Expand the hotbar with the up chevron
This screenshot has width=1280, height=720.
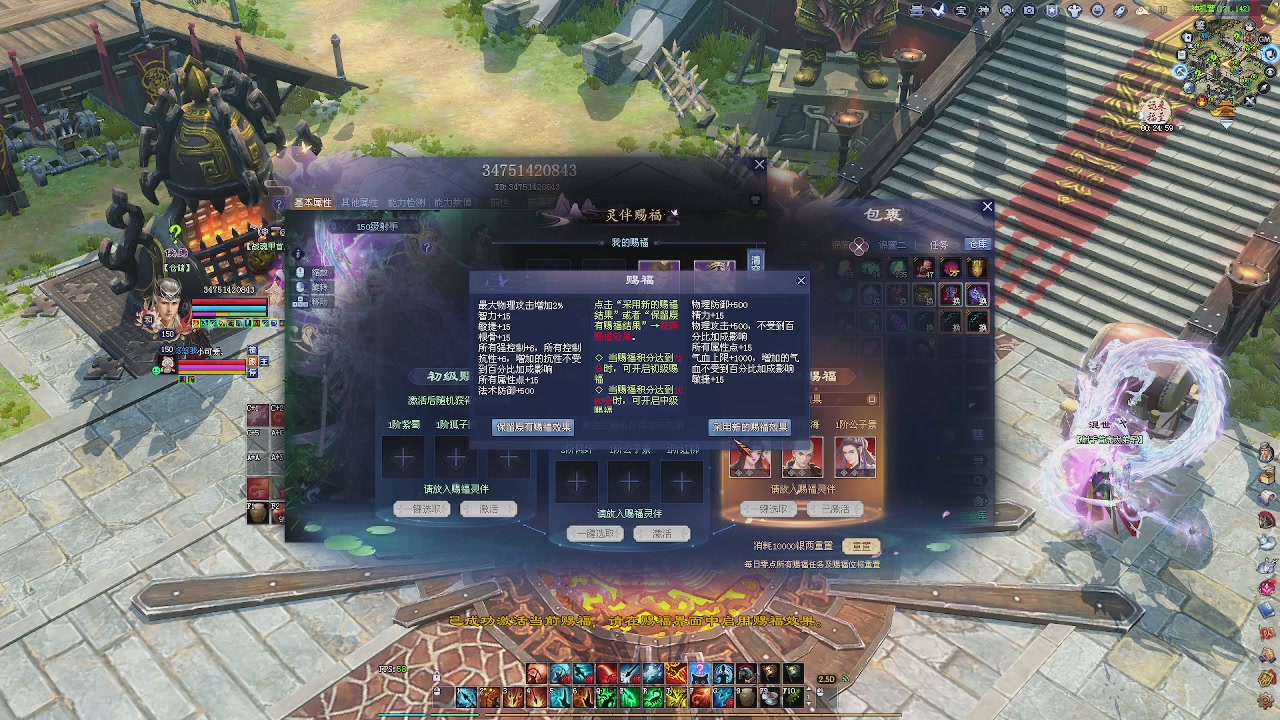click(808, 688)
